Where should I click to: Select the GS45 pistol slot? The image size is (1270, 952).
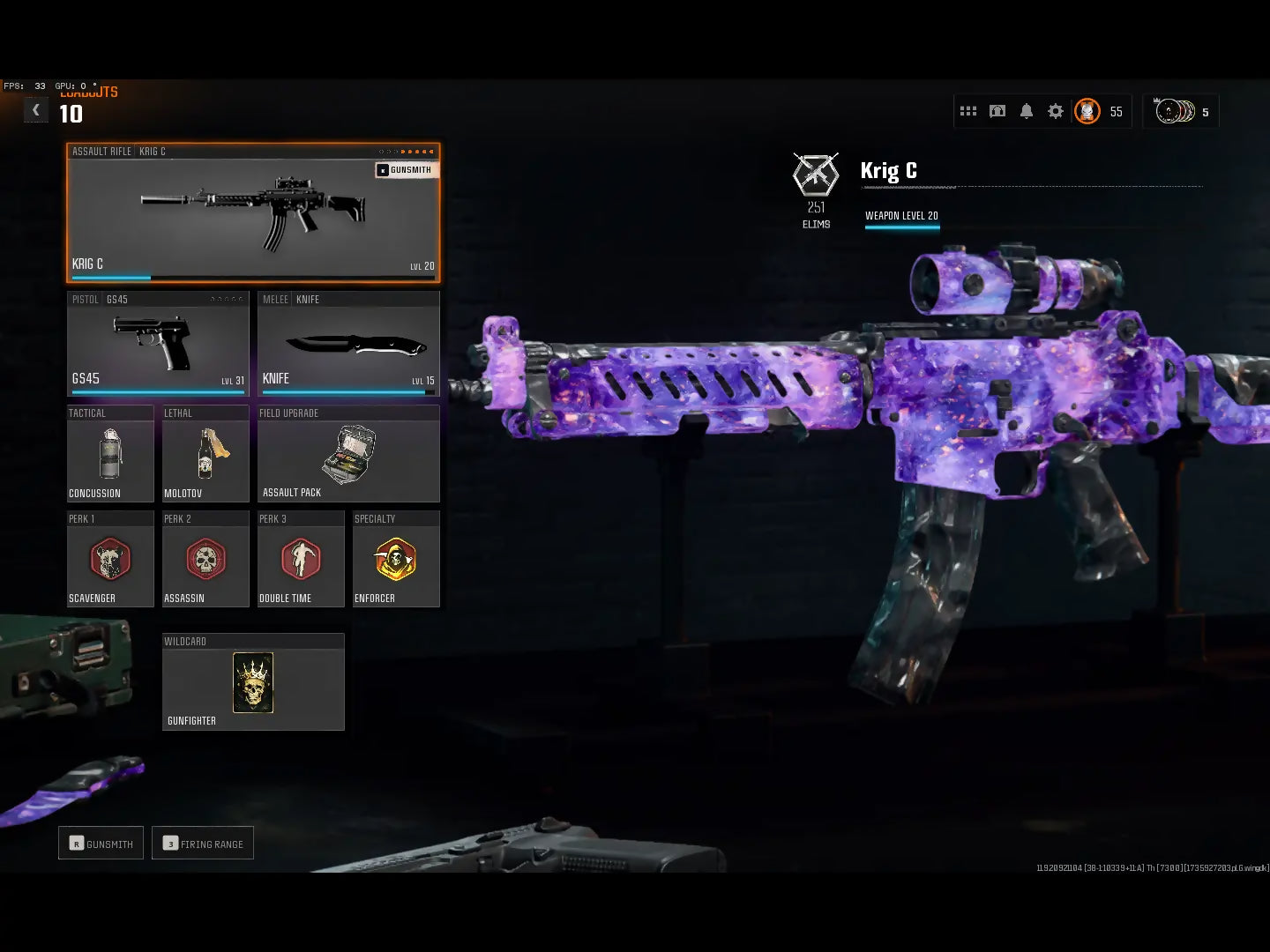(159, 344)
